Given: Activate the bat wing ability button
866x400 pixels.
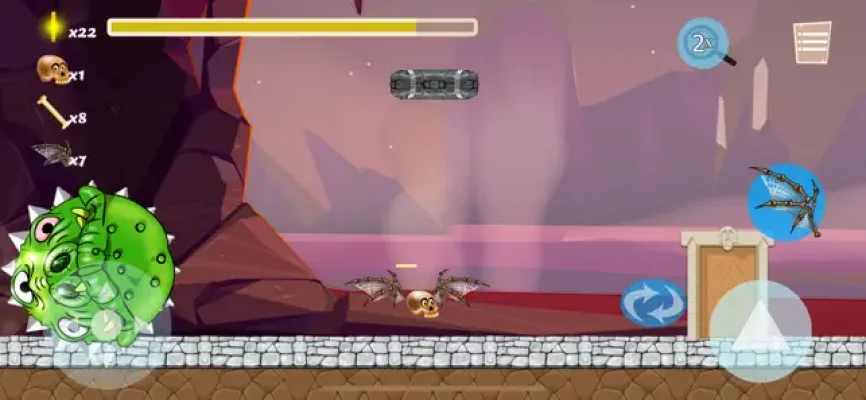Looking at the screenshot, I should (x=786, y=201).
